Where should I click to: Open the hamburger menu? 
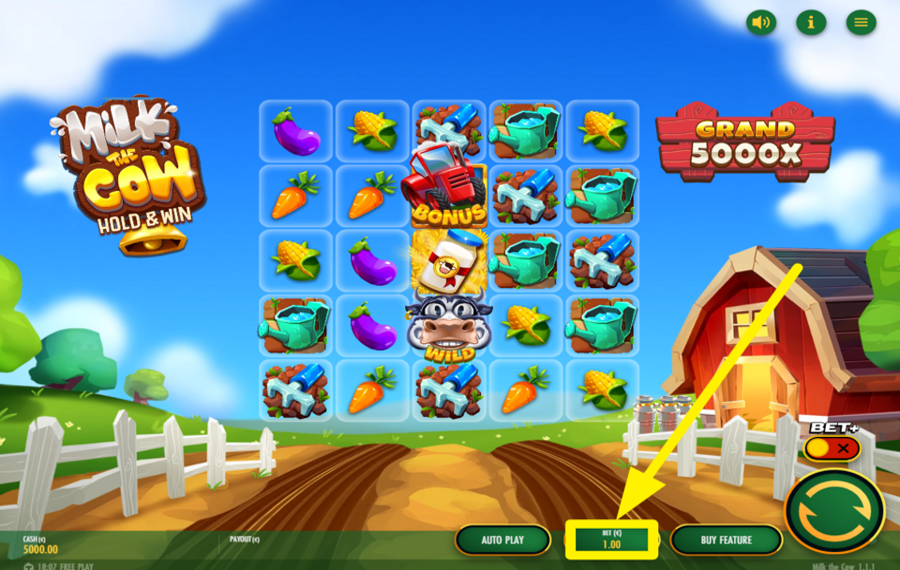point(861,23)
